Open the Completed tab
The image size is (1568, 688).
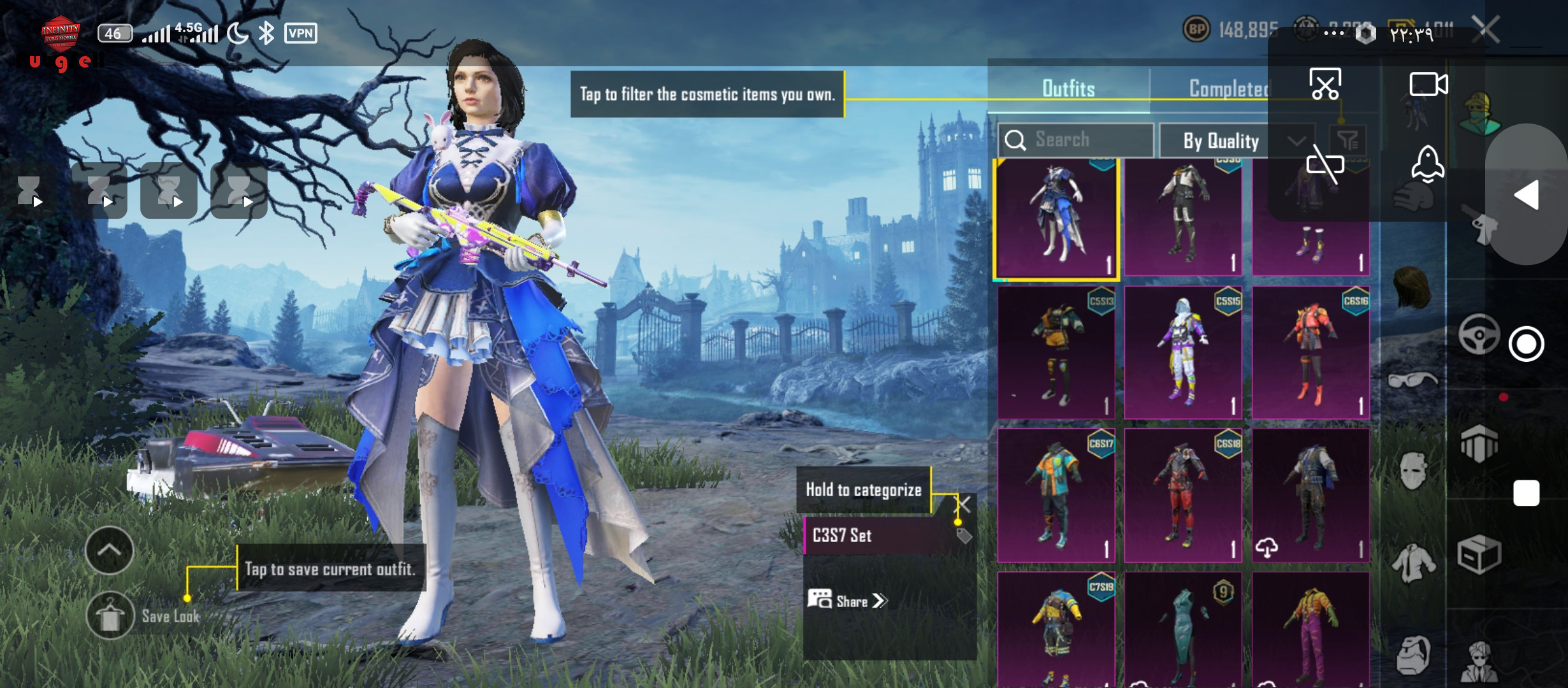pyautogui.click(x=1228, y=89)
